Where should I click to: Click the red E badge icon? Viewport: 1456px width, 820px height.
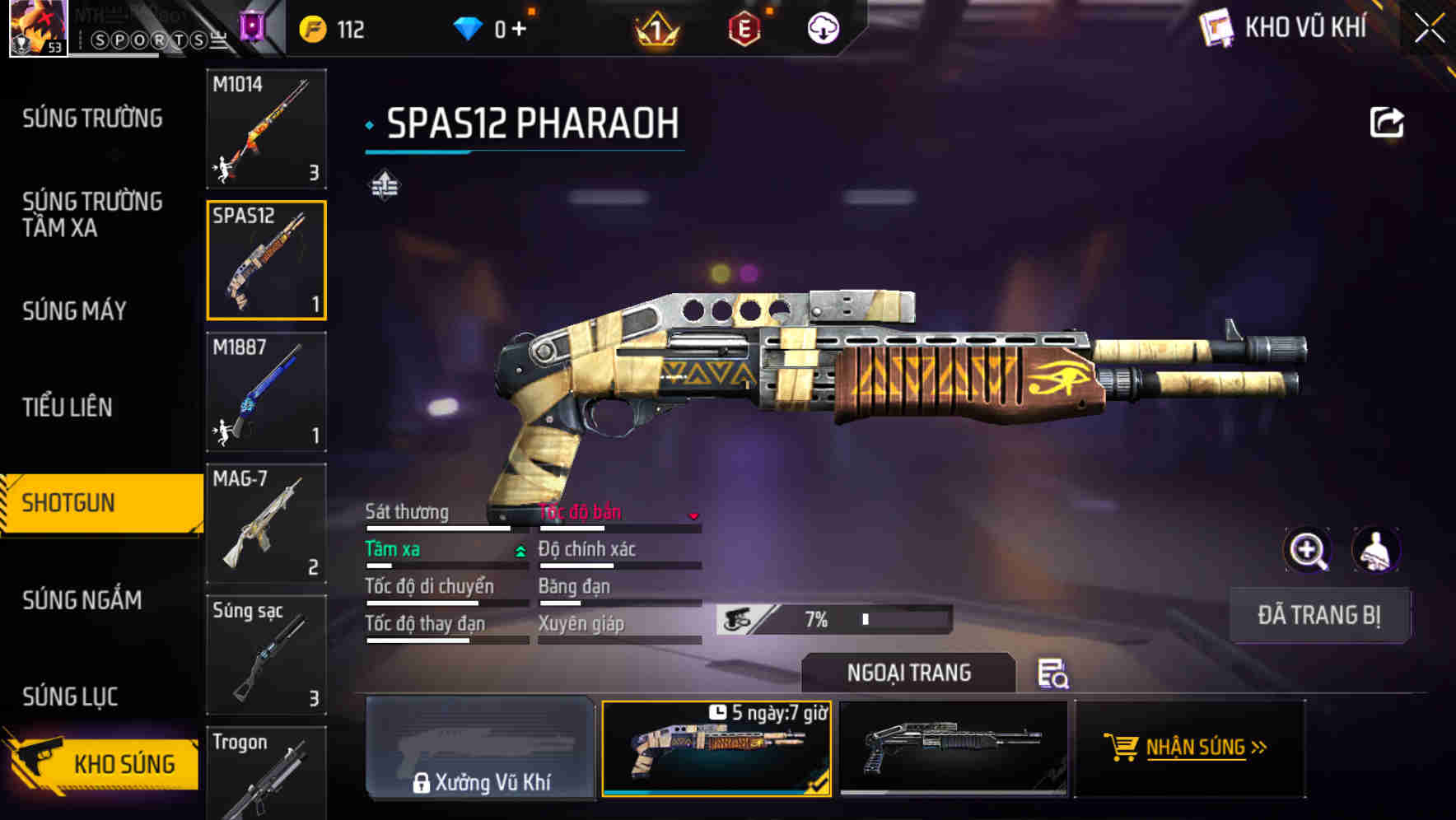(744, 27)
